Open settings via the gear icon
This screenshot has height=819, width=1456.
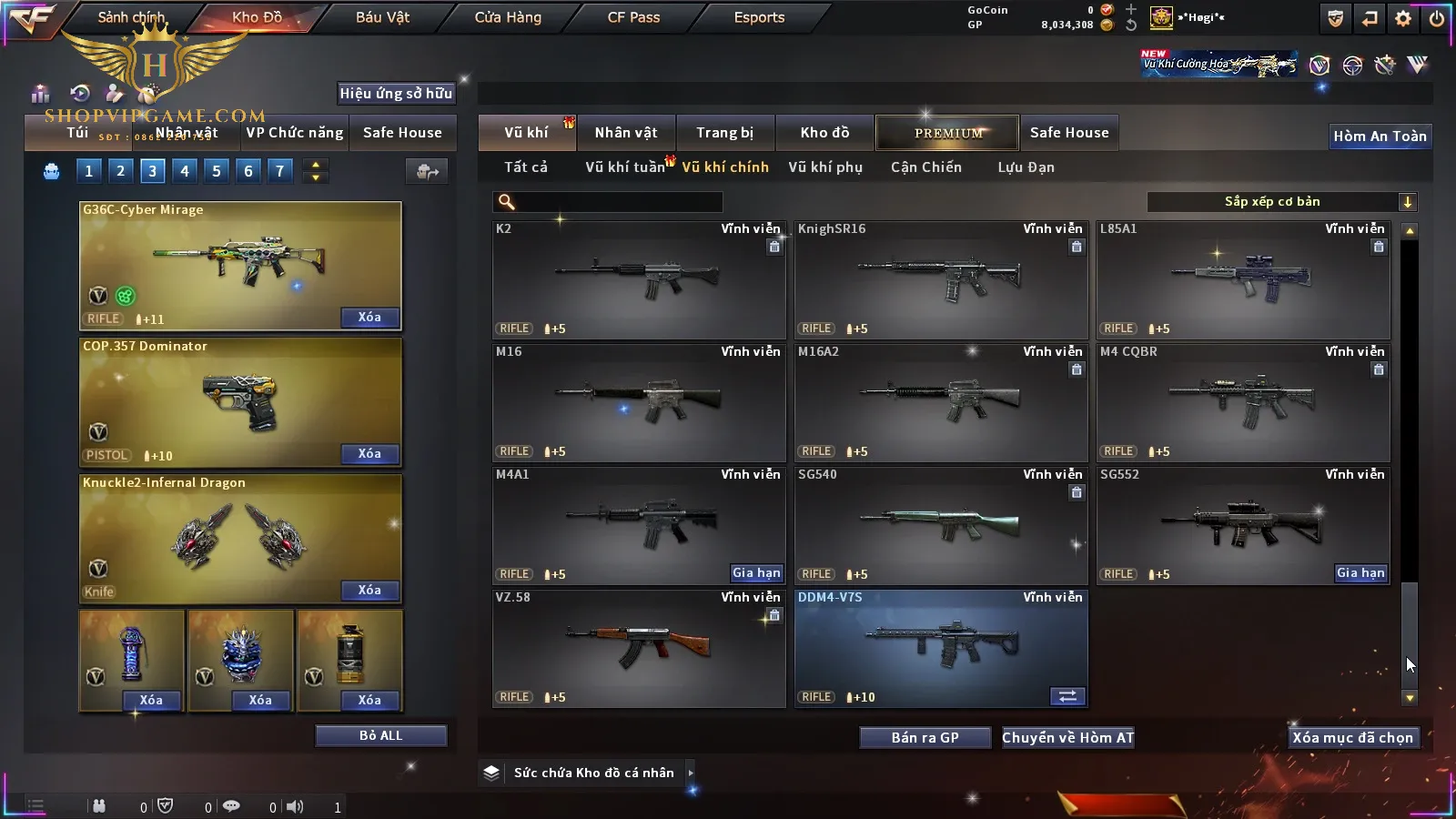coord(1403,18)
